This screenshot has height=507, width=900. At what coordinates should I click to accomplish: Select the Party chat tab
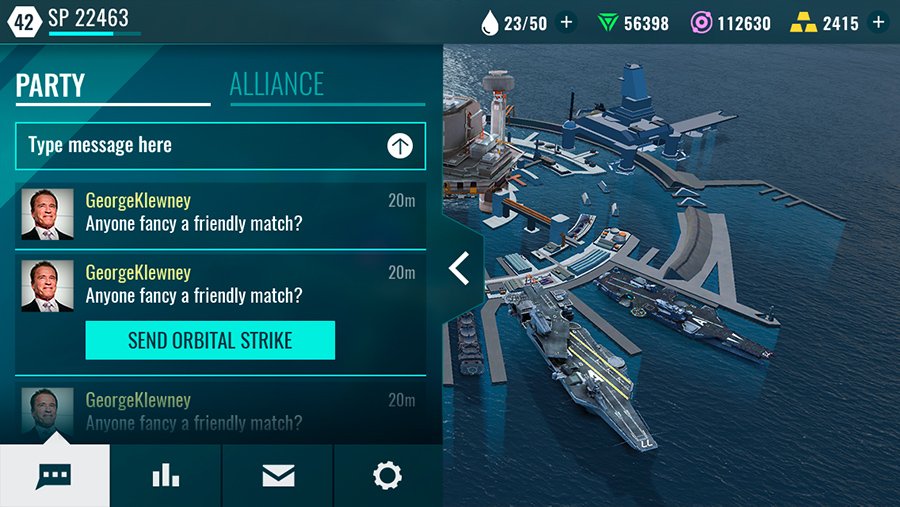coord(50,85)
